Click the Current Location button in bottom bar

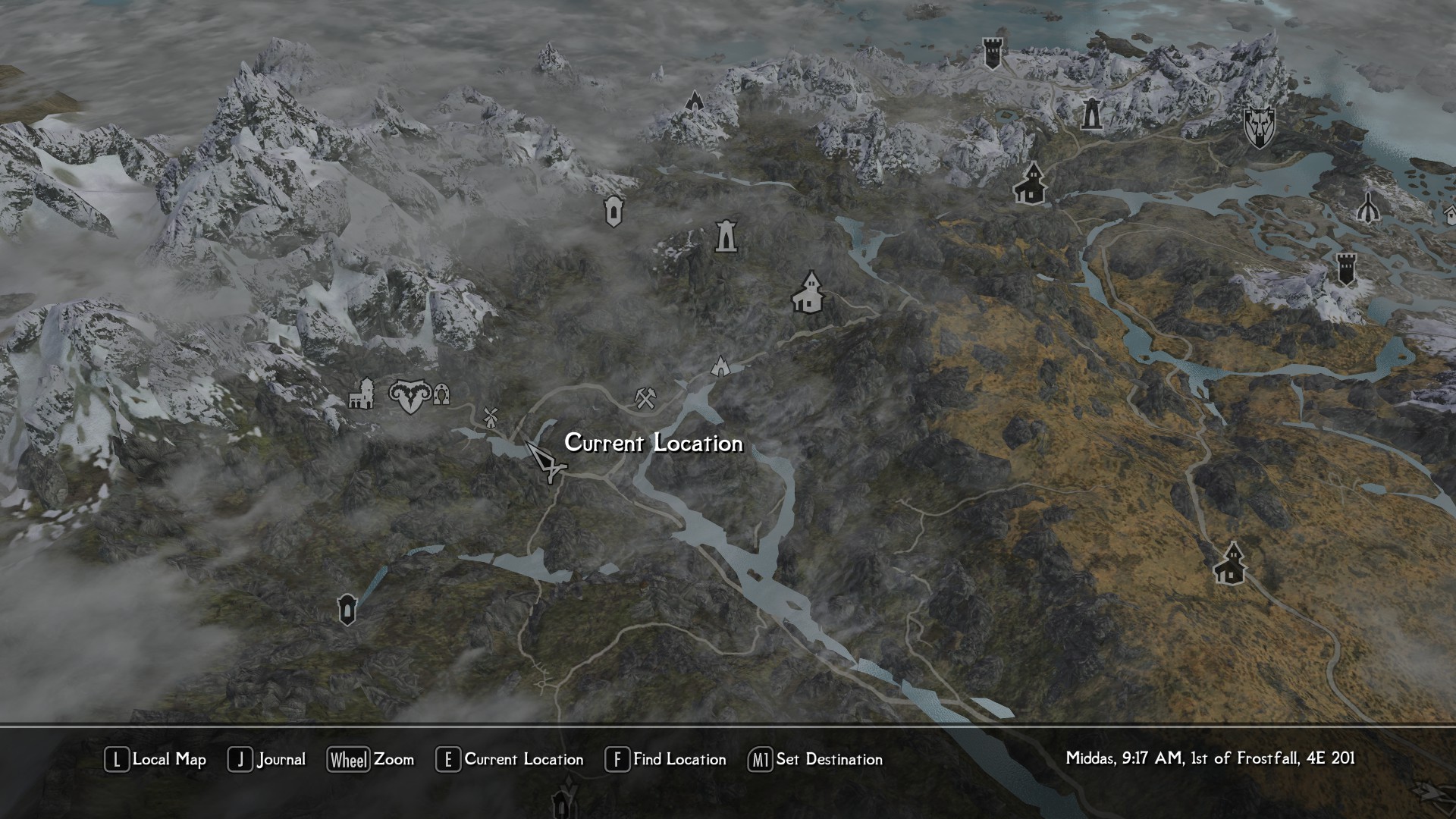coord(510,759)
